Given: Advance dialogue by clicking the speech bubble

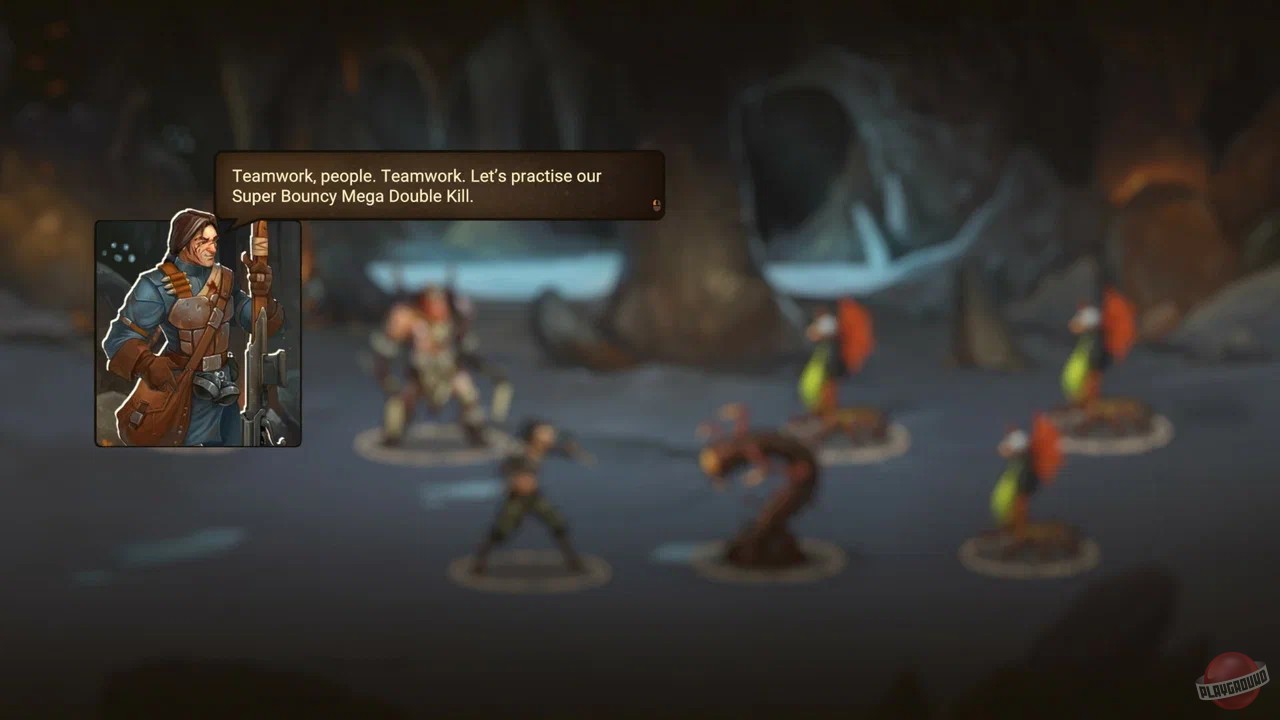Looking at the screenshot, I should click(x=440, y=185).
